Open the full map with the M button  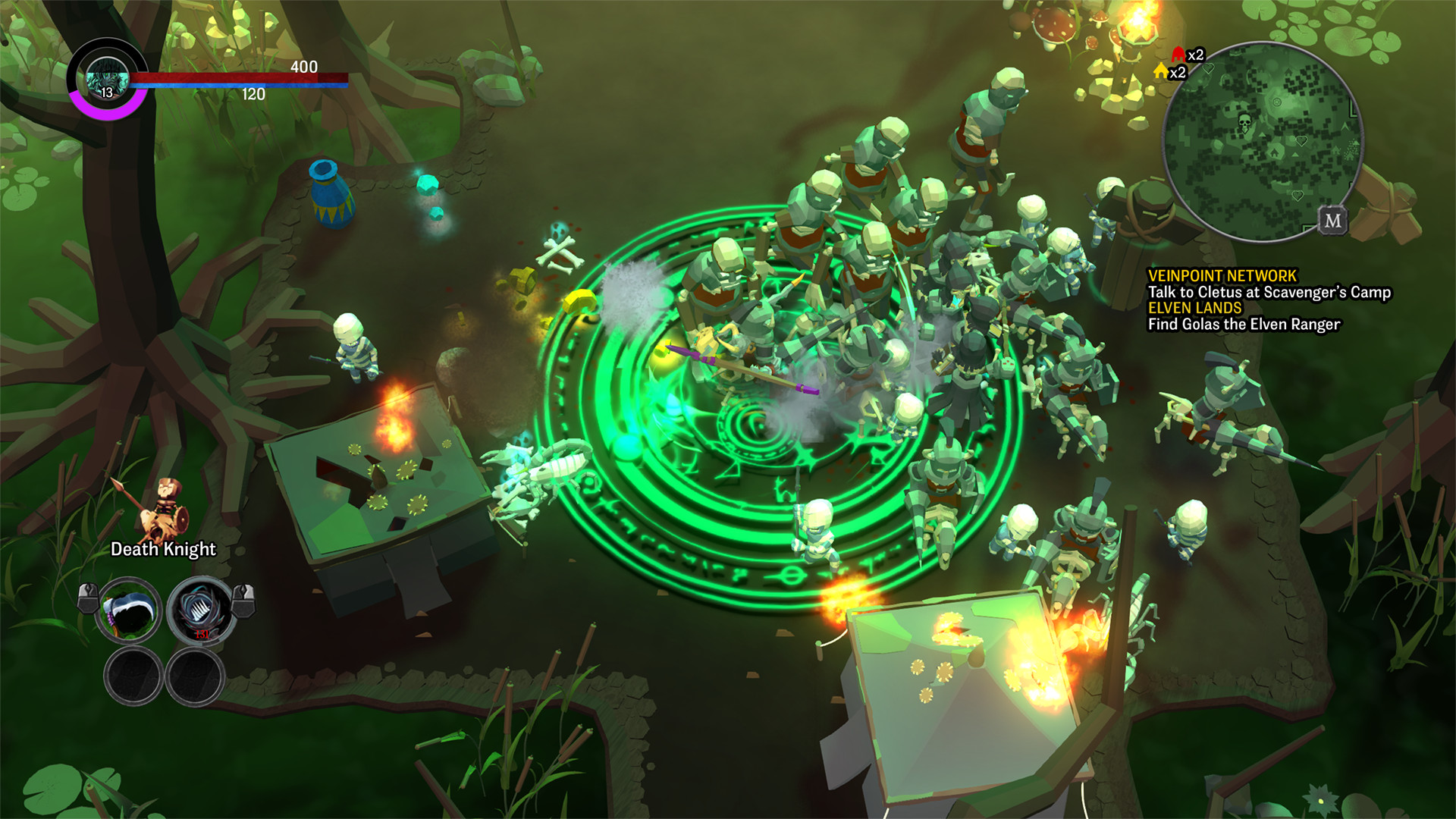(x=1333, y=221)
